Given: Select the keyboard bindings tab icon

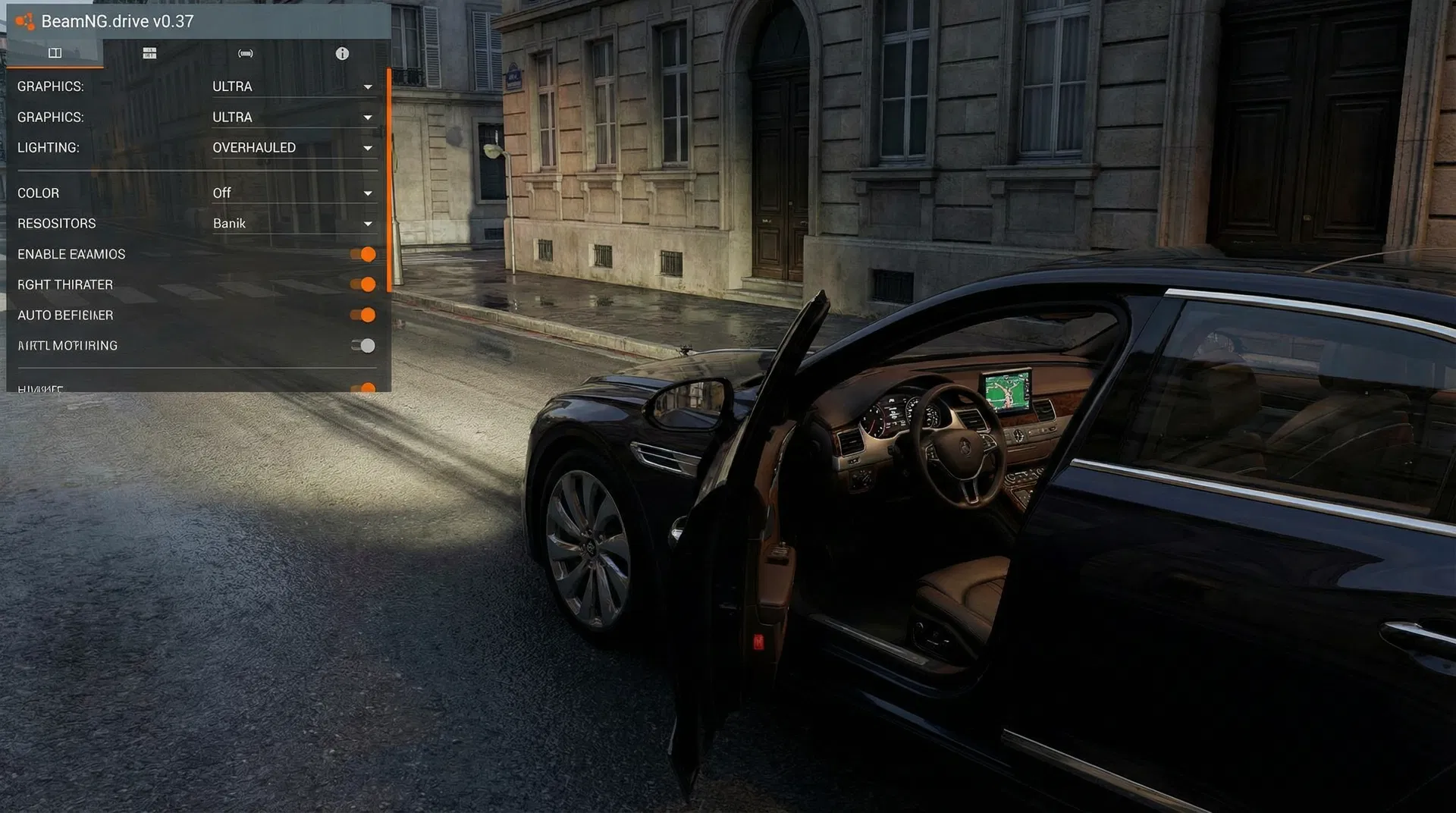Looking at the screenshot, I should pos(149,53).
